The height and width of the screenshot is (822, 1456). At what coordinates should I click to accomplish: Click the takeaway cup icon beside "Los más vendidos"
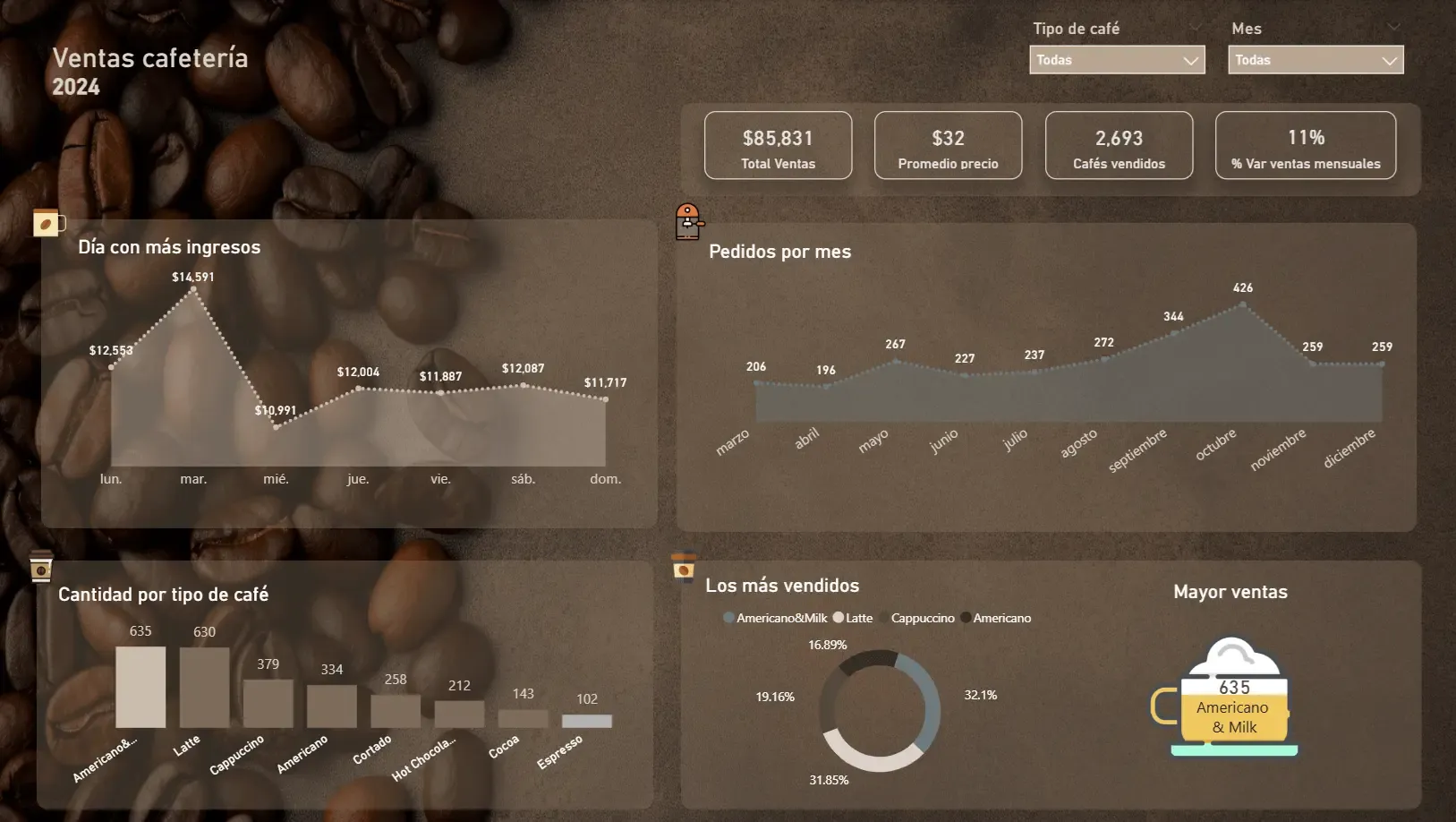(684, 568)
